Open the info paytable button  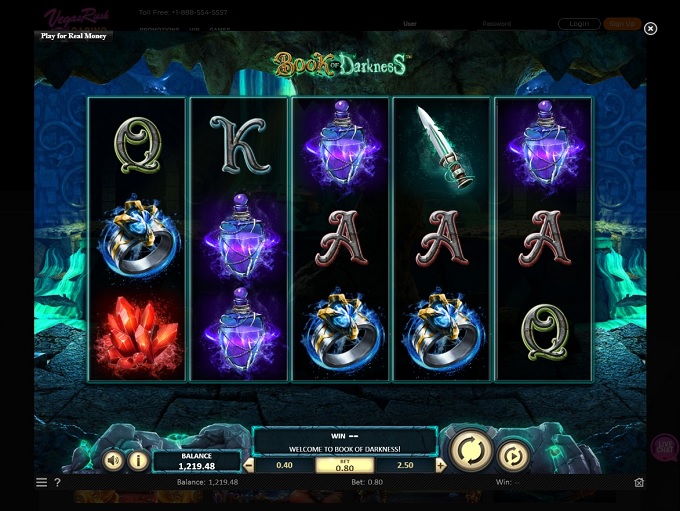click(138, 461)
